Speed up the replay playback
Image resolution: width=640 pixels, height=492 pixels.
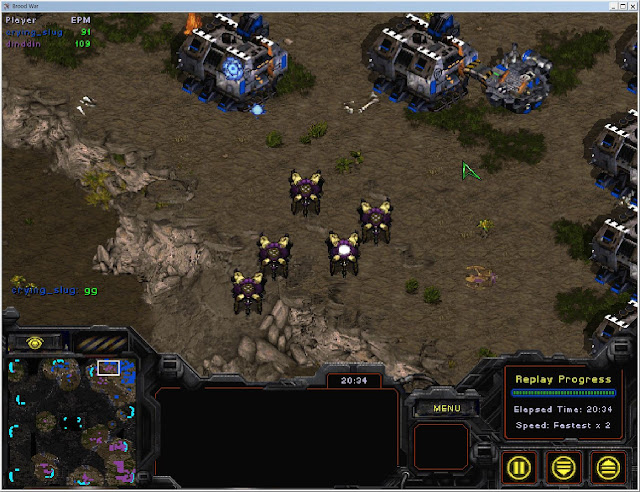tap(607, 466)
